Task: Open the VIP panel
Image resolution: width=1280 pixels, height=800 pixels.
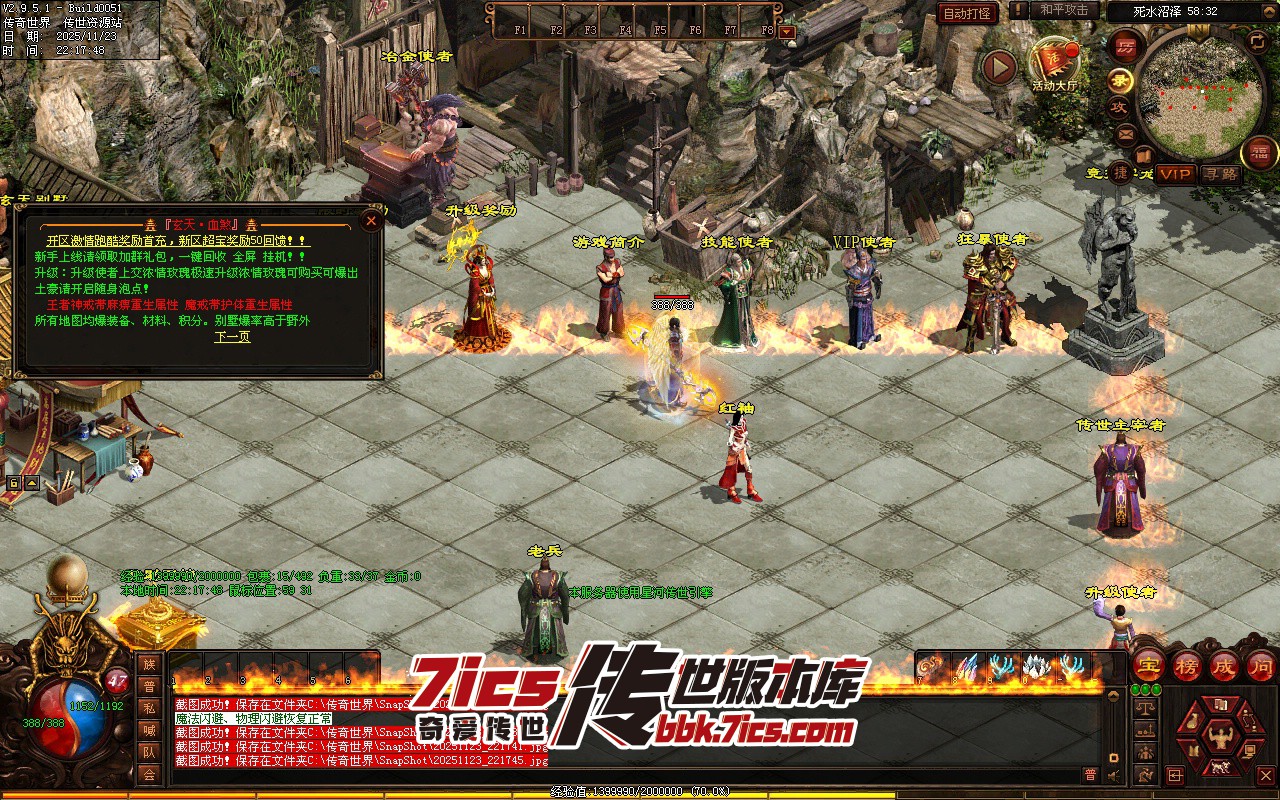Action: (1176, 174)
